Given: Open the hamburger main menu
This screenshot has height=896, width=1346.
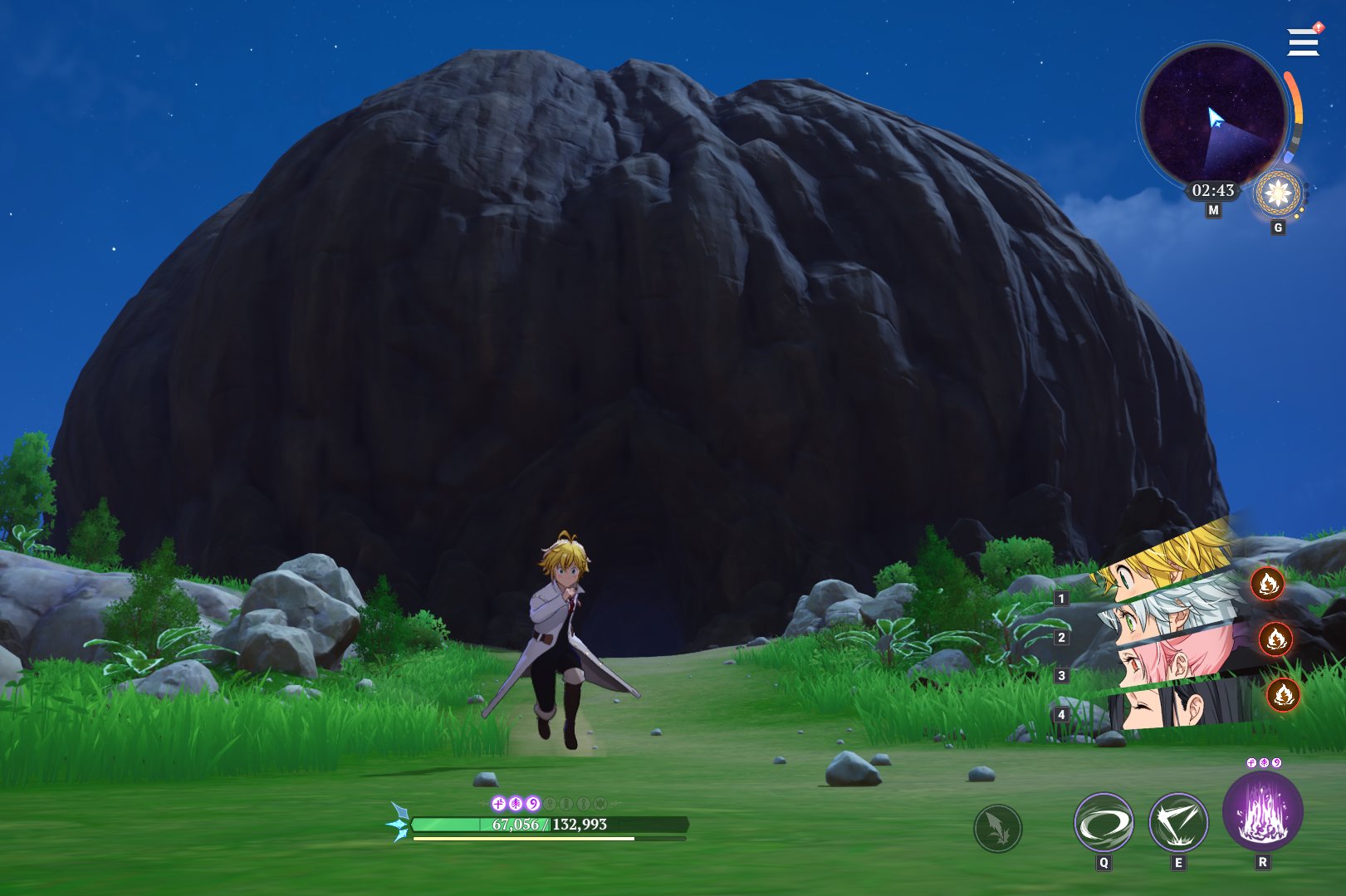Looking at the screenshot, I should pos(1303,42).
